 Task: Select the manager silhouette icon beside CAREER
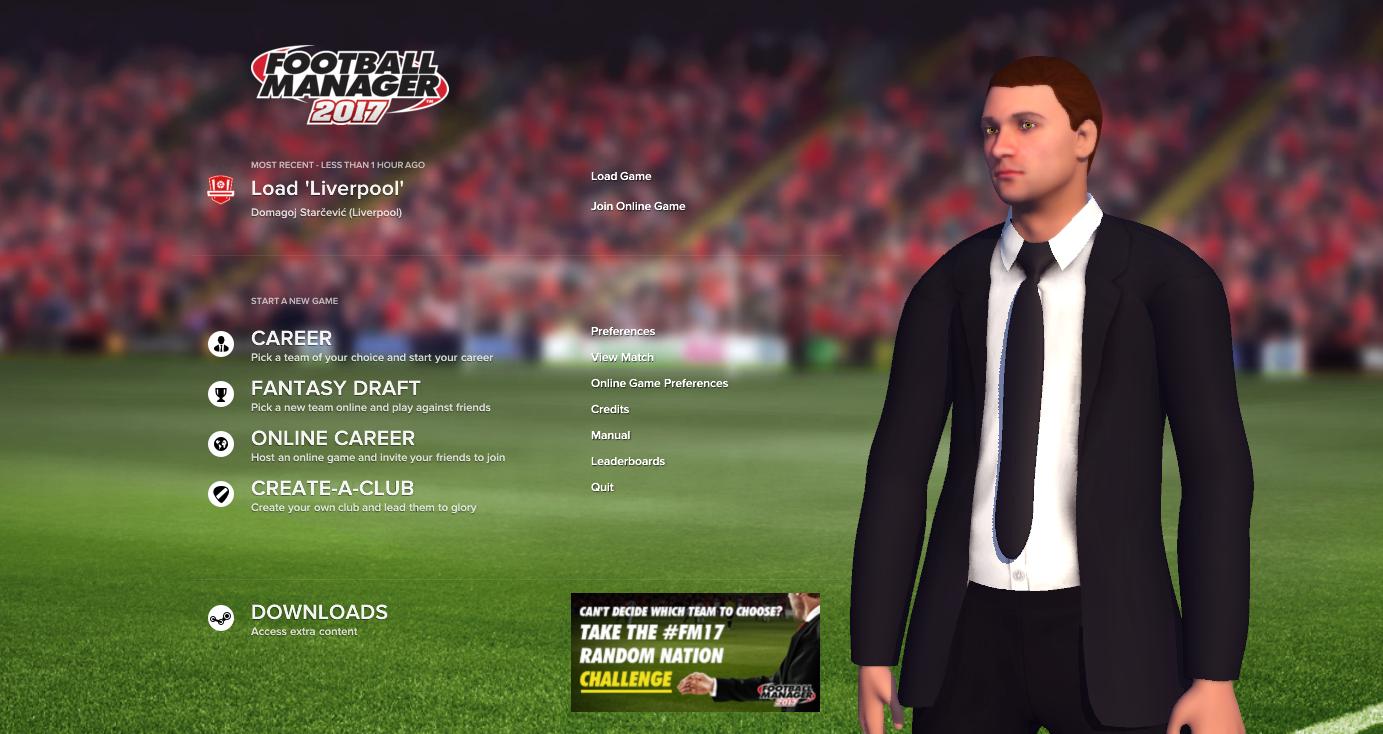point(220,344)
